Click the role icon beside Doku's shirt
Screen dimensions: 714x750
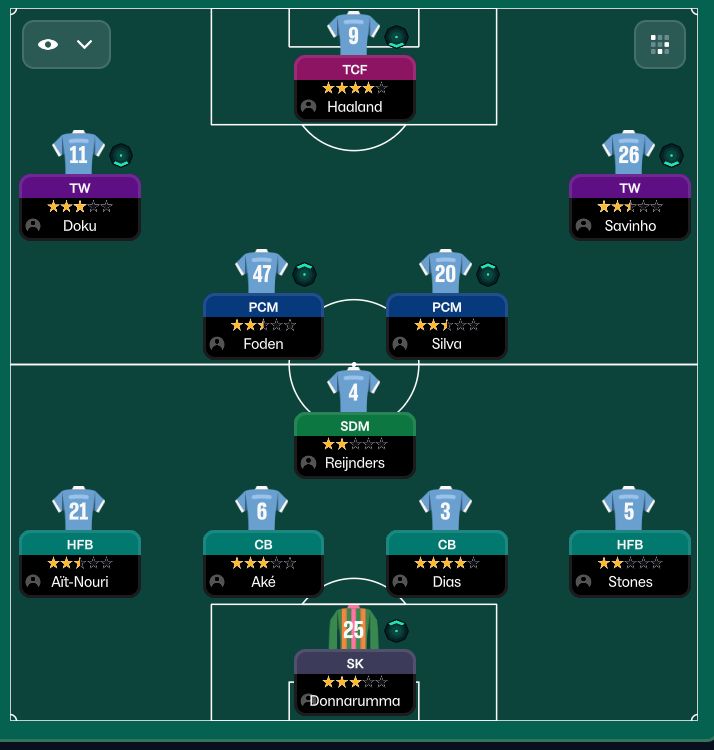coord(121,156)
